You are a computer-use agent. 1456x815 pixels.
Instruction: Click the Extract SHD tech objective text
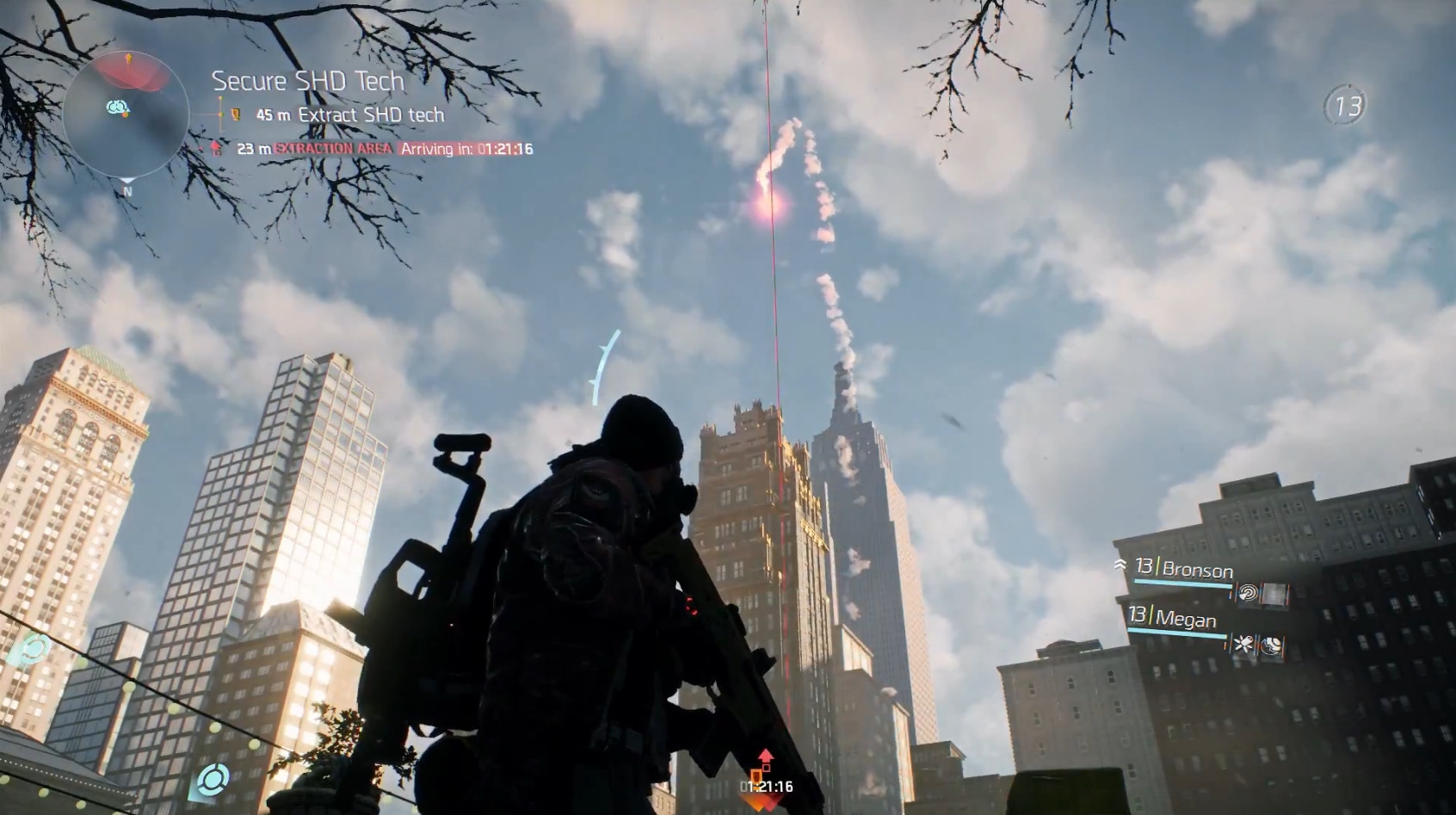[x=370, y=114]
